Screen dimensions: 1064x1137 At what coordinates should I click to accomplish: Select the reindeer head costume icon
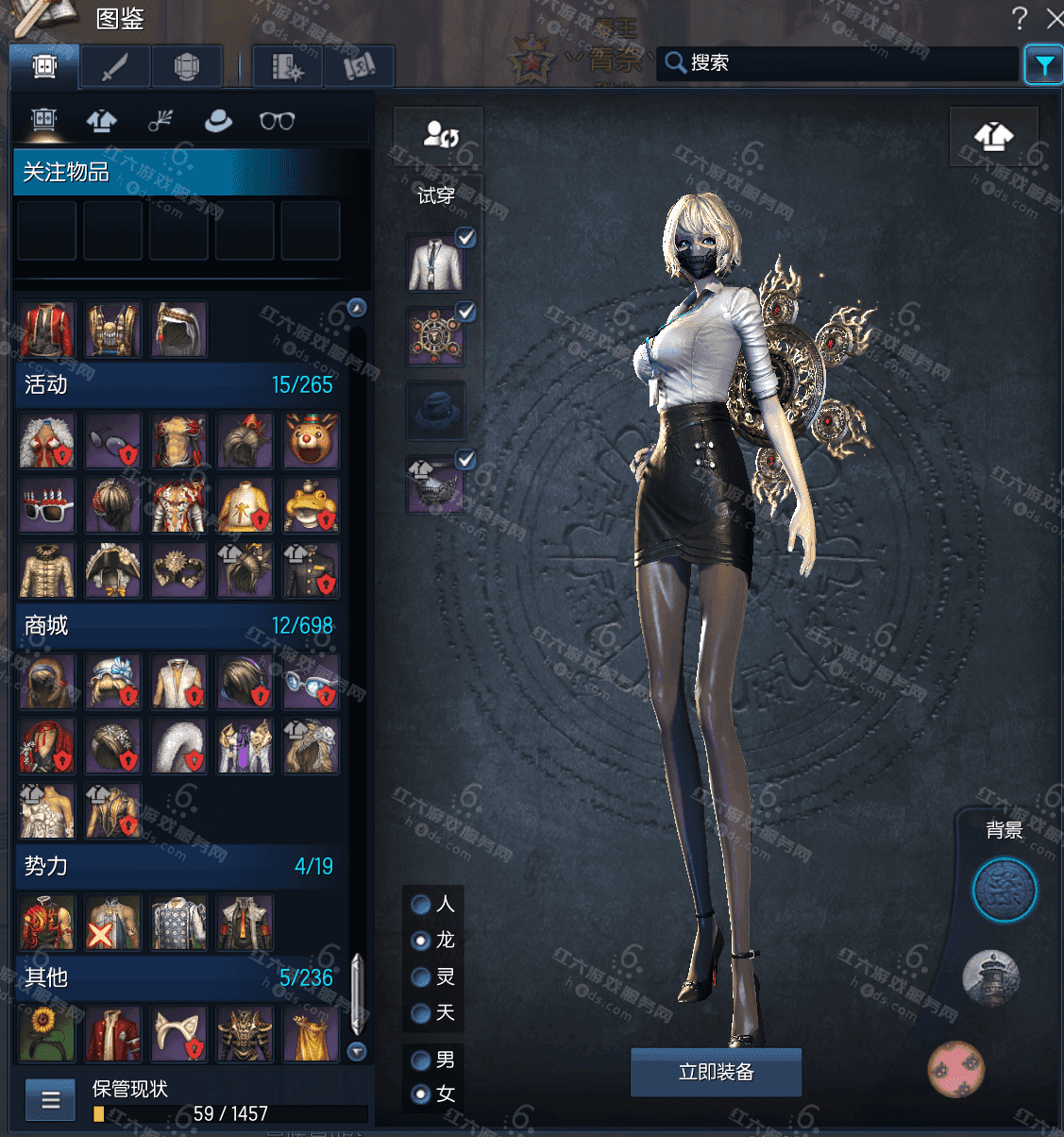311,440
